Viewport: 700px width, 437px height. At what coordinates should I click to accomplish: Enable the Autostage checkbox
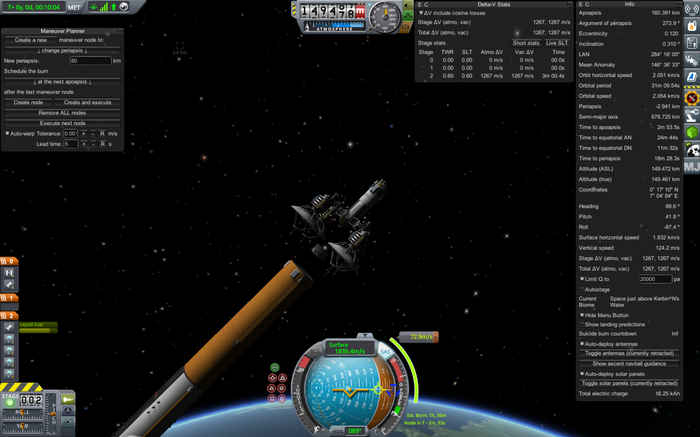[582, 290]
